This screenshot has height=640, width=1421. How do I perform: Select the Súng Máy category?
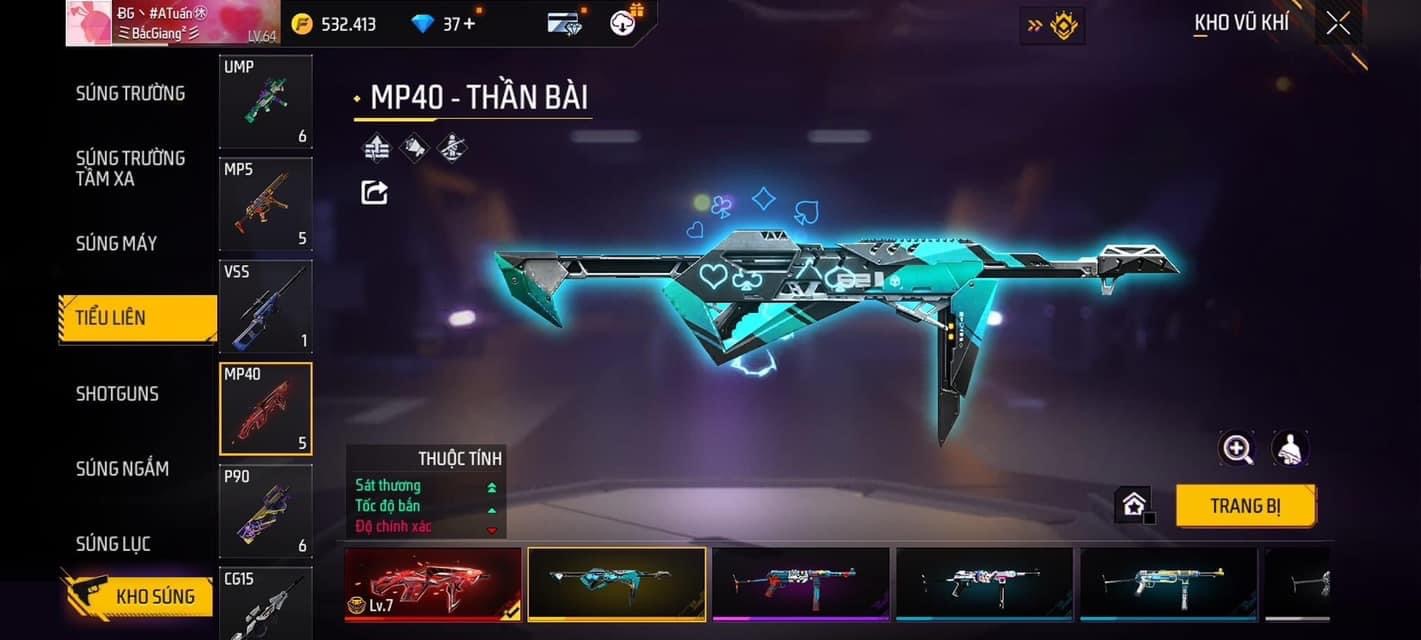point(117,243)
